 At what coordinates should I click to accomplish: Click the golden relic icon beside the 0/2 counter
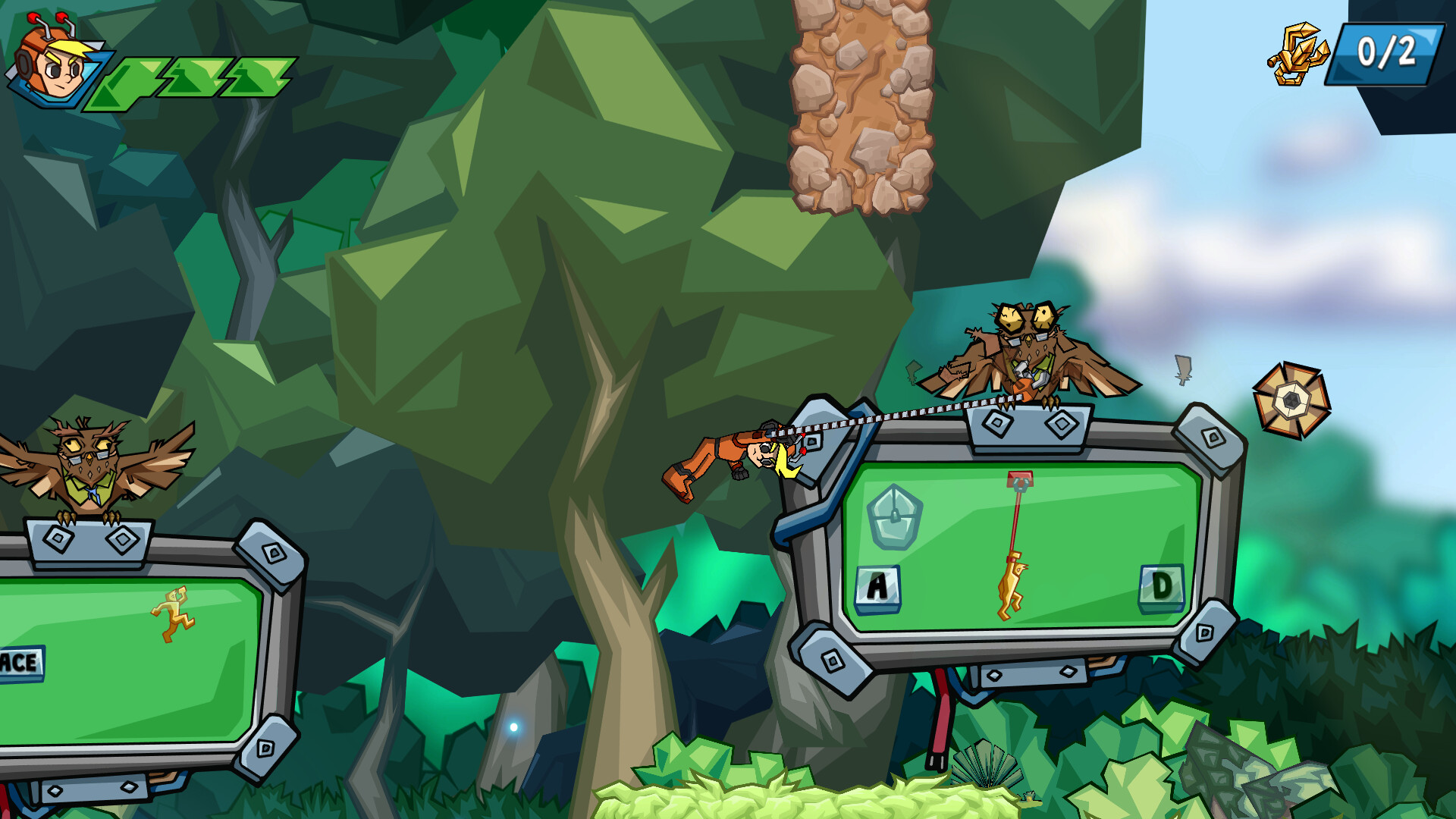click(1299, 55)
